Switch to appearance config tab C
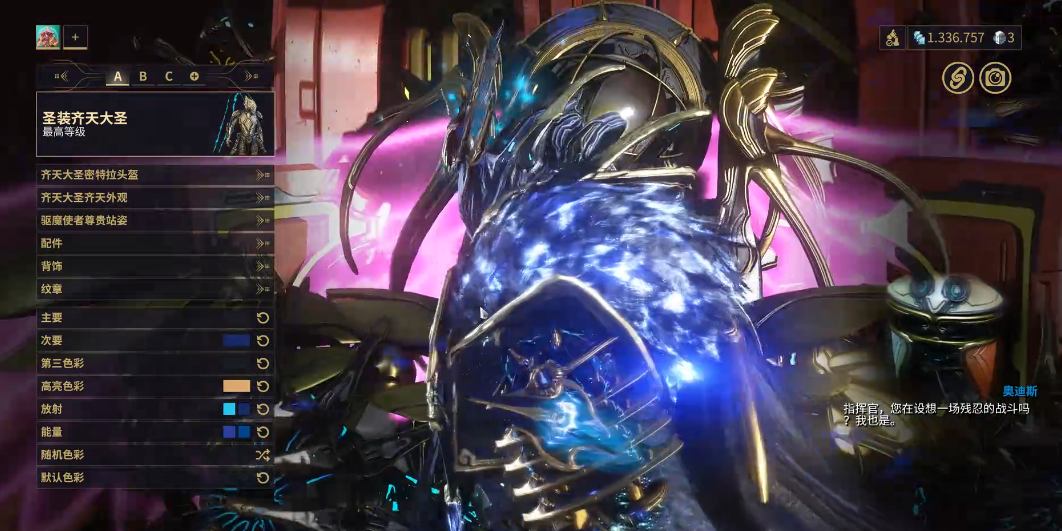The image size is (1062, 531). (x=169, y=76)
